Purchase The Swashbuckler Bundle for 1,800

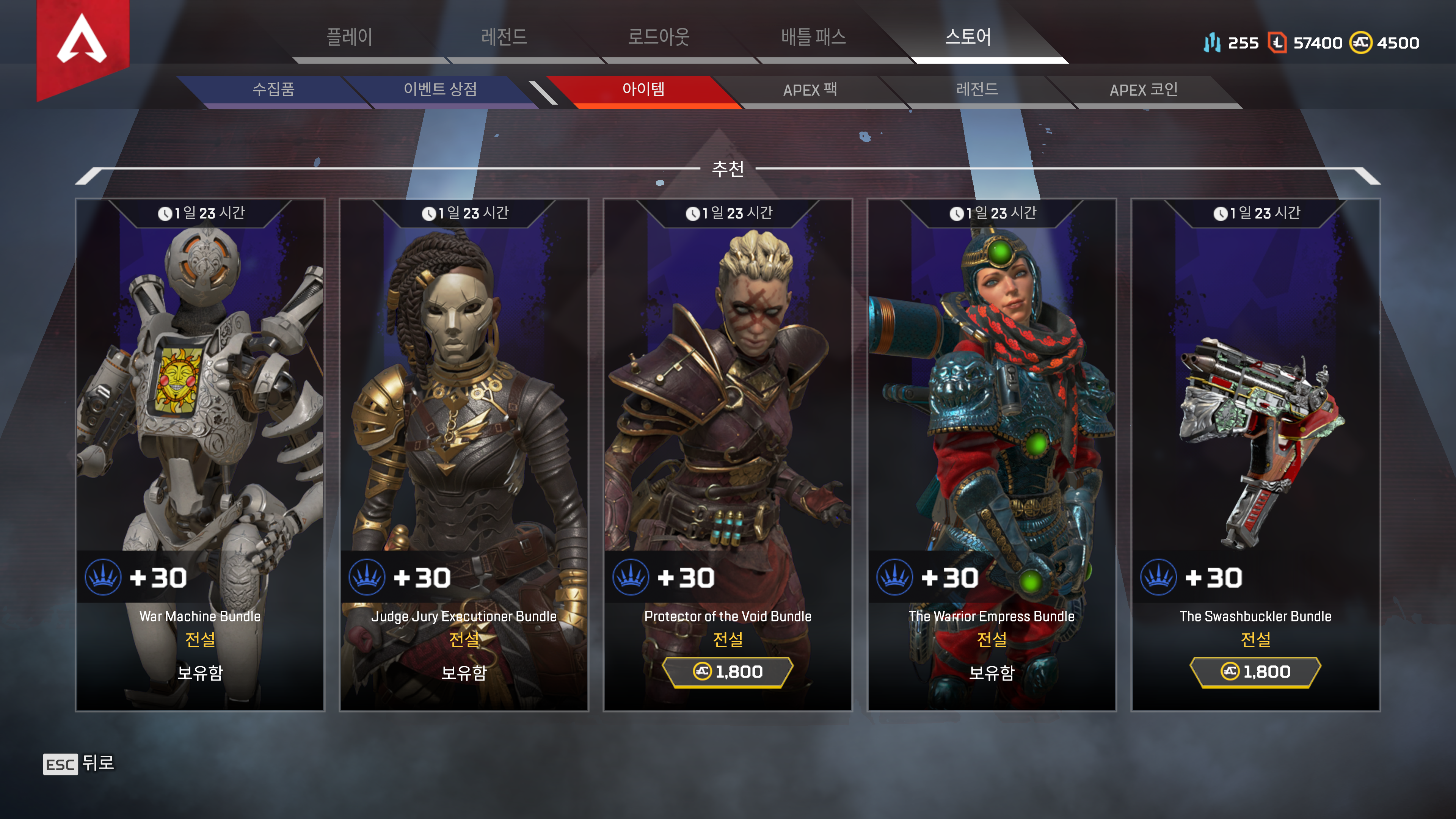point(1255,672)
